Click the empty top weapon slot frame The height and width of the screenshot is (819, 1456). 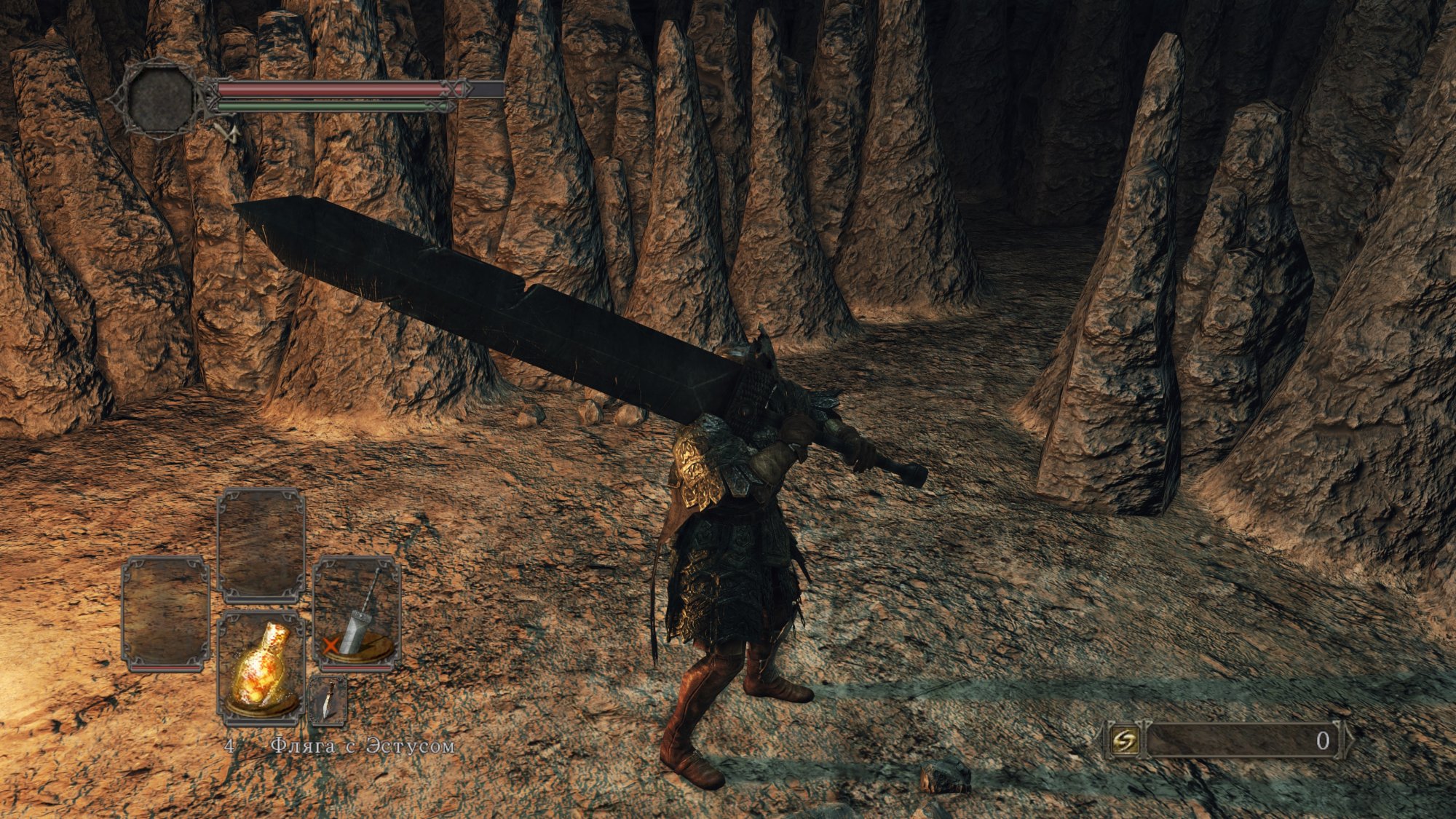point(261,544)
